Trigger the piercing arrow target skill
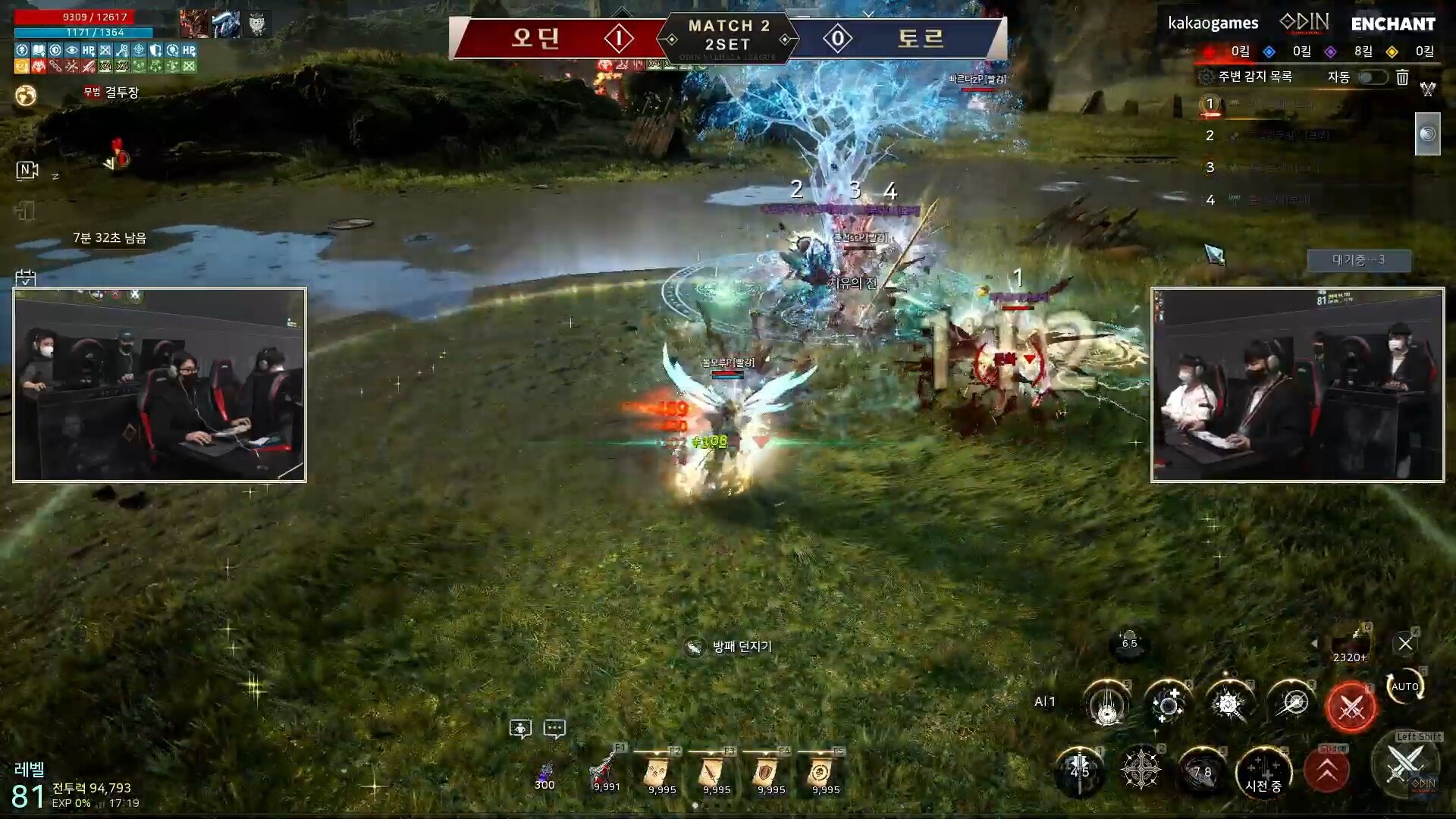Viewport: 1456px width, 819px height. (x=1292, y=704)
